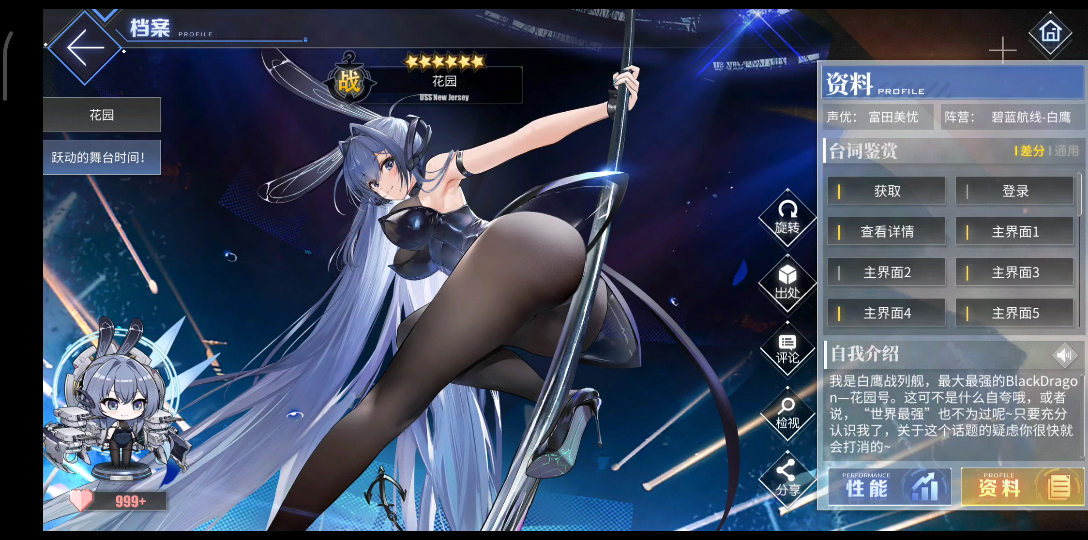Screen dimensions: 1088x540
Task: Play the 查看详情 voice line
Action: pyautogui.click(x=887, y=232)
